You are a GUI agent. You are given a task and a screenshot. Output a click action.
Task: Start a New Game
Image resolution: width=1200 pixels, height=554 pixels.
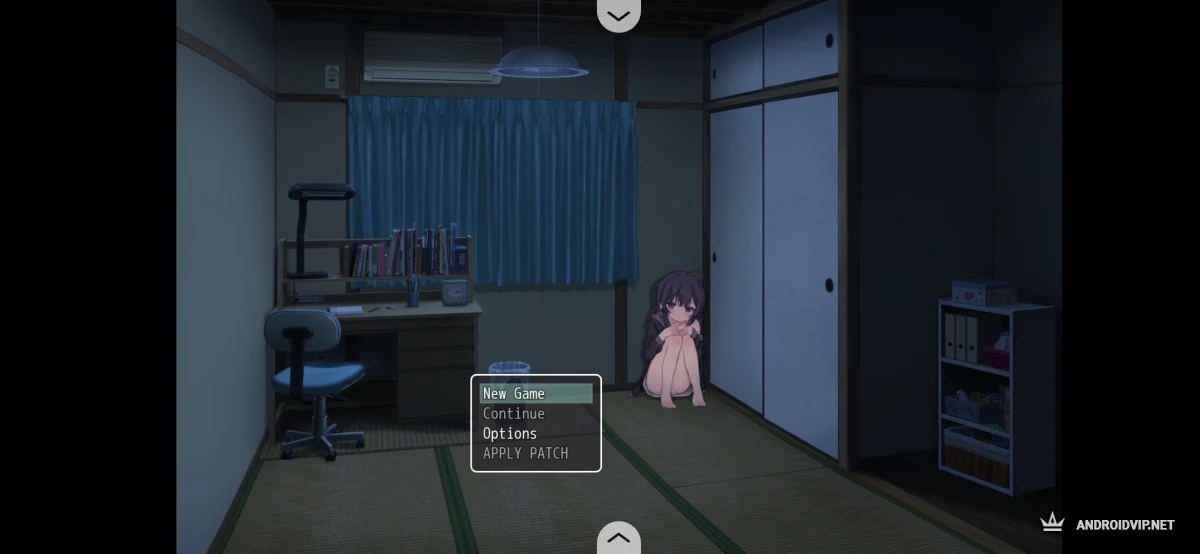535,394
